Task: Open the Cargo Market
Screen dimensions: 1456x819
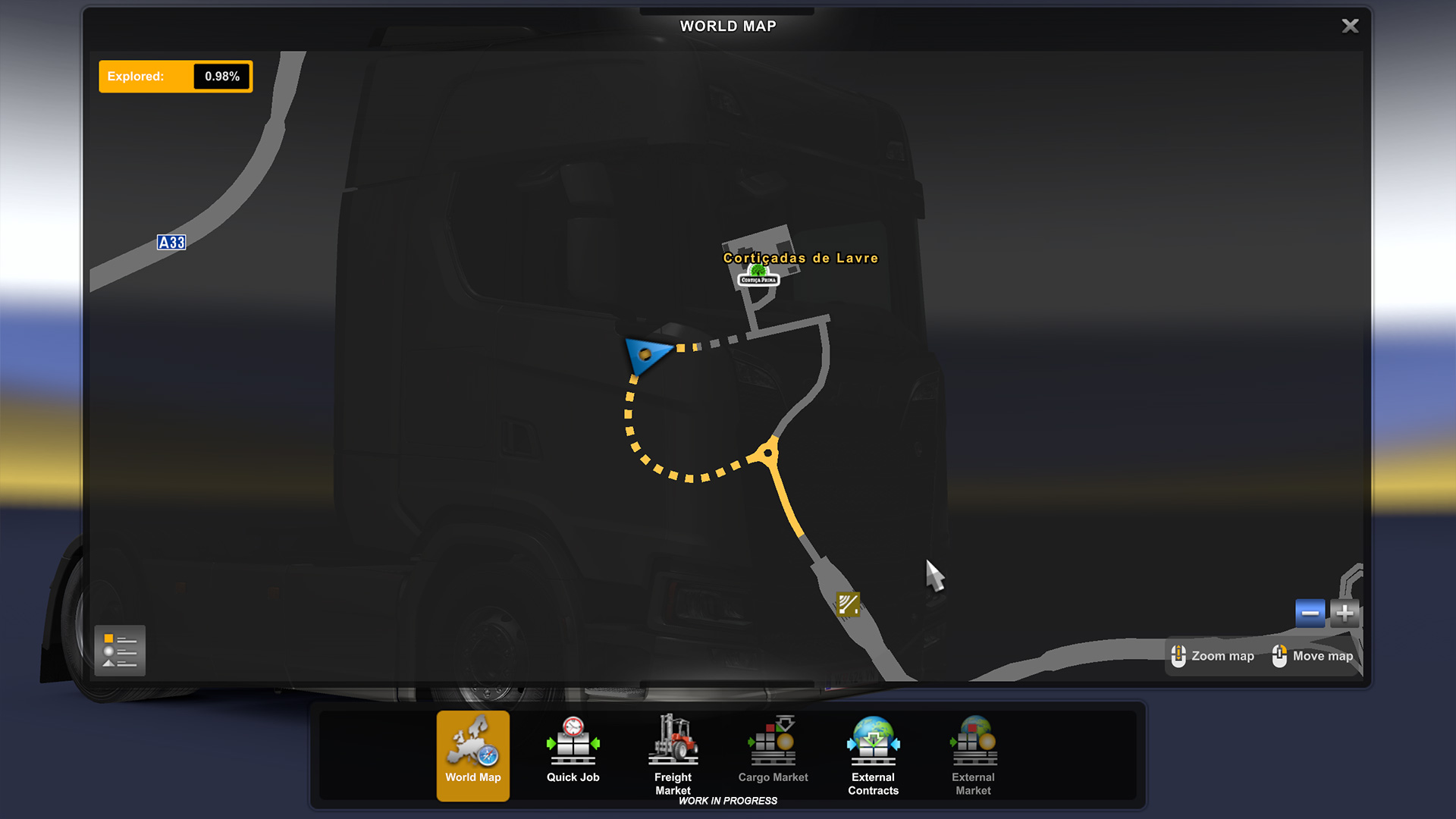Action: (x=773, y=755)
